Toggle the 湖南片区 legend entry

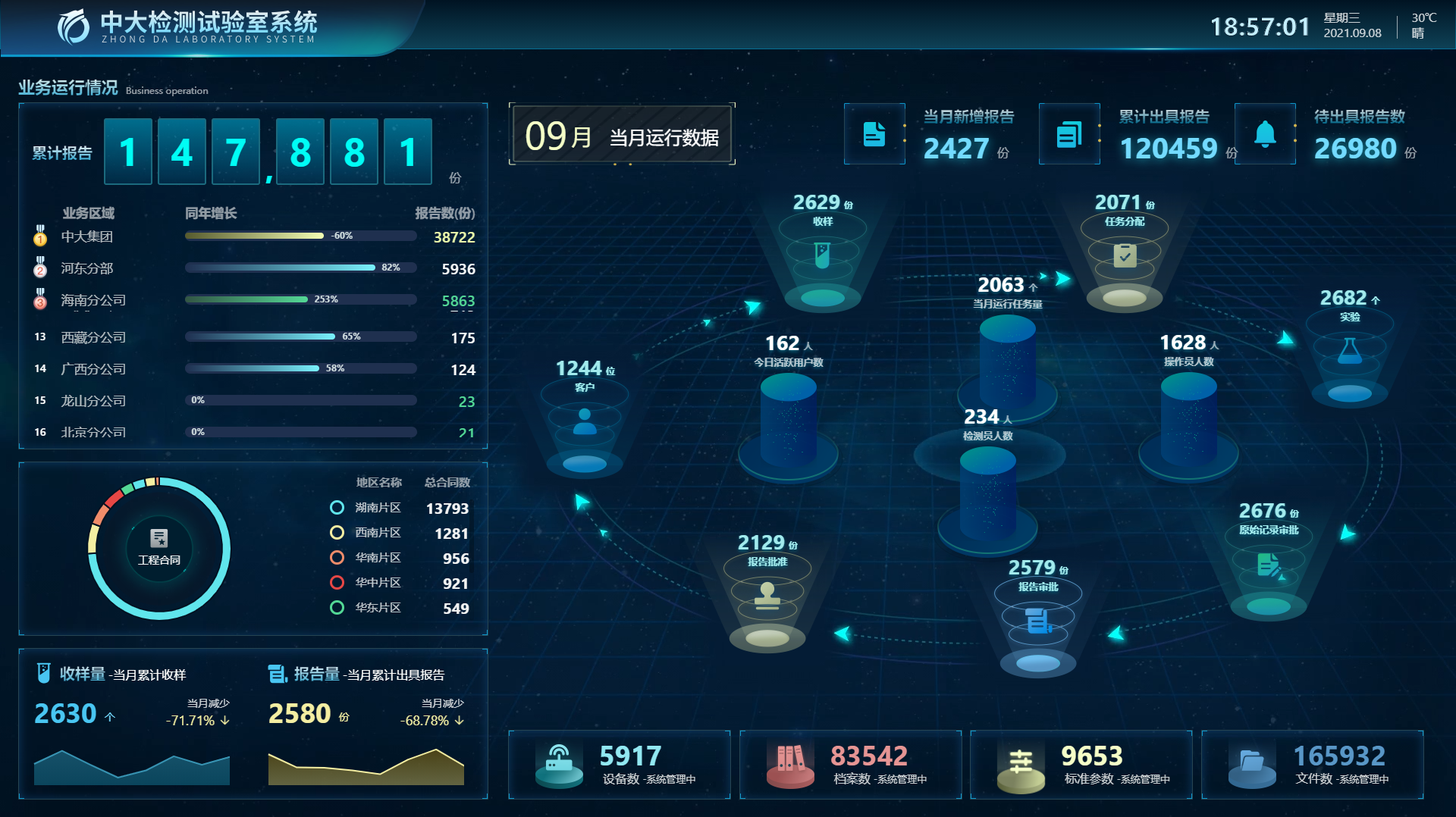coord(378,508)
